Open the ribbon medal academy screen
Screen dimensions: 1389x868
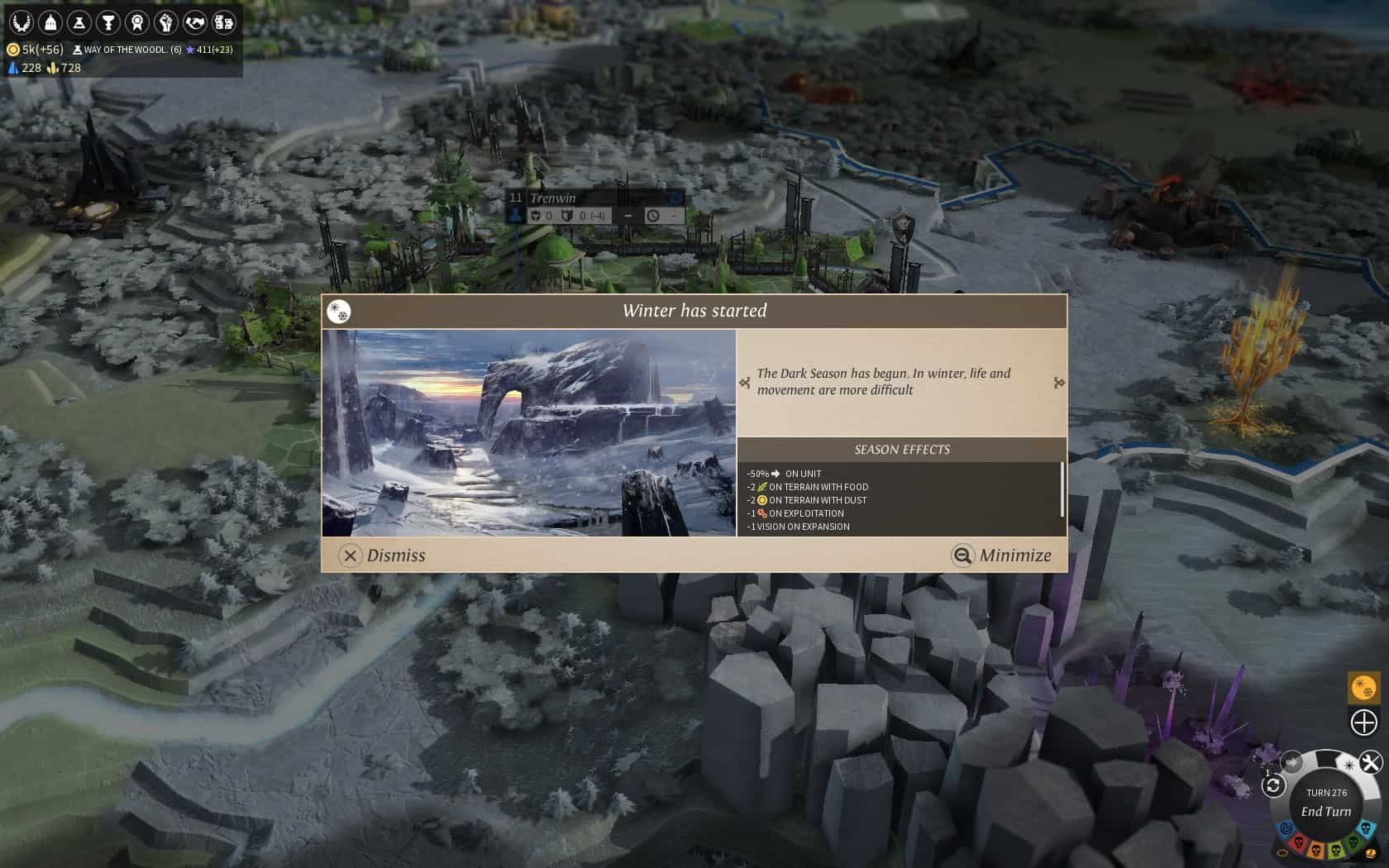coord(136,21)
